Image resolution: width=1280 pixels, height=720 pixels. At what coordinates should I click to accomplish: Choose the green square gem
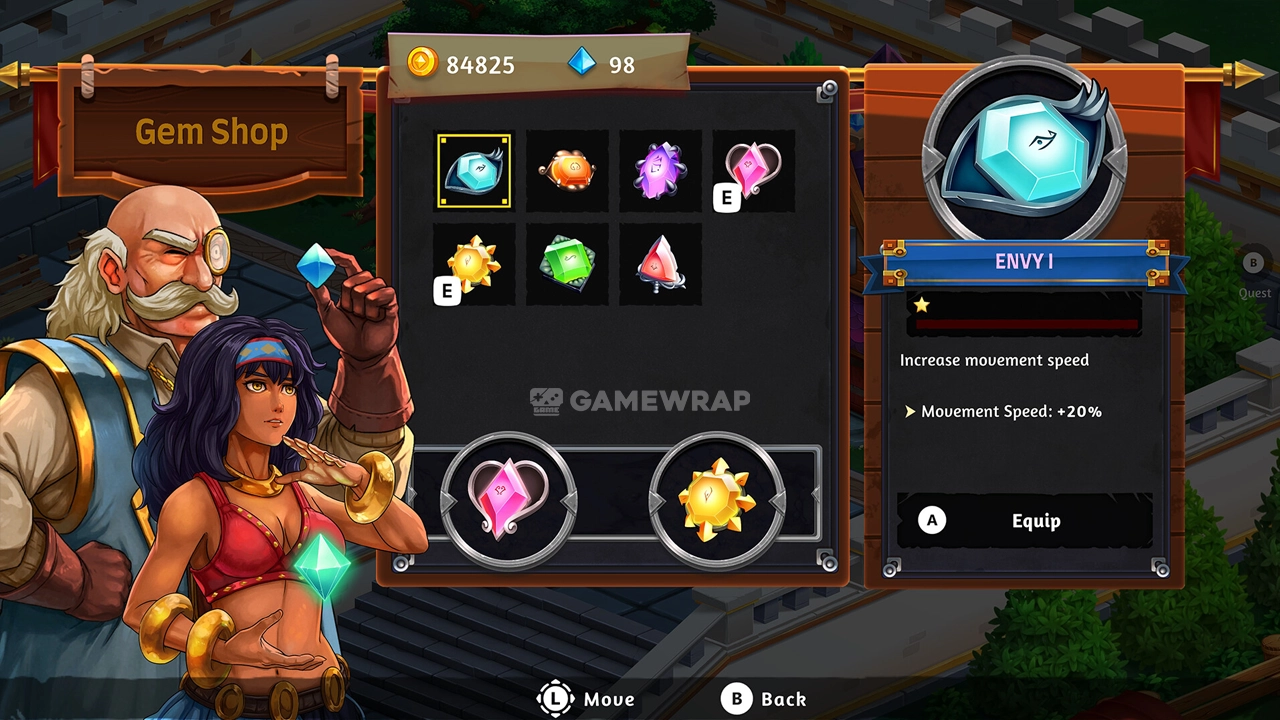click(x=567, y=264)
